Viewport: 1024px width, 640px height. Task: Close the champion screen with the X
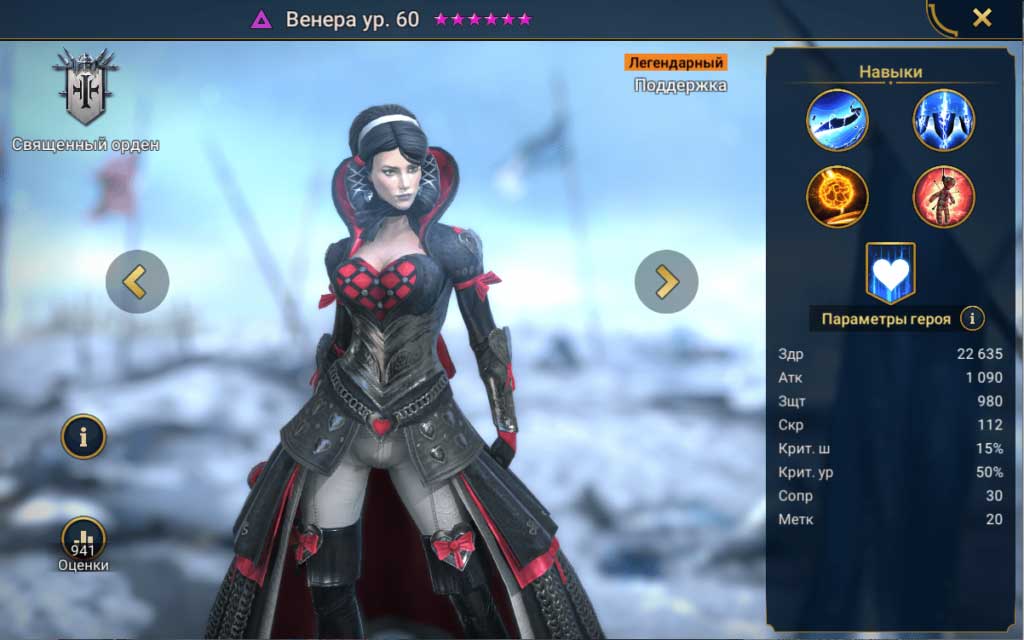coord(982,17)
